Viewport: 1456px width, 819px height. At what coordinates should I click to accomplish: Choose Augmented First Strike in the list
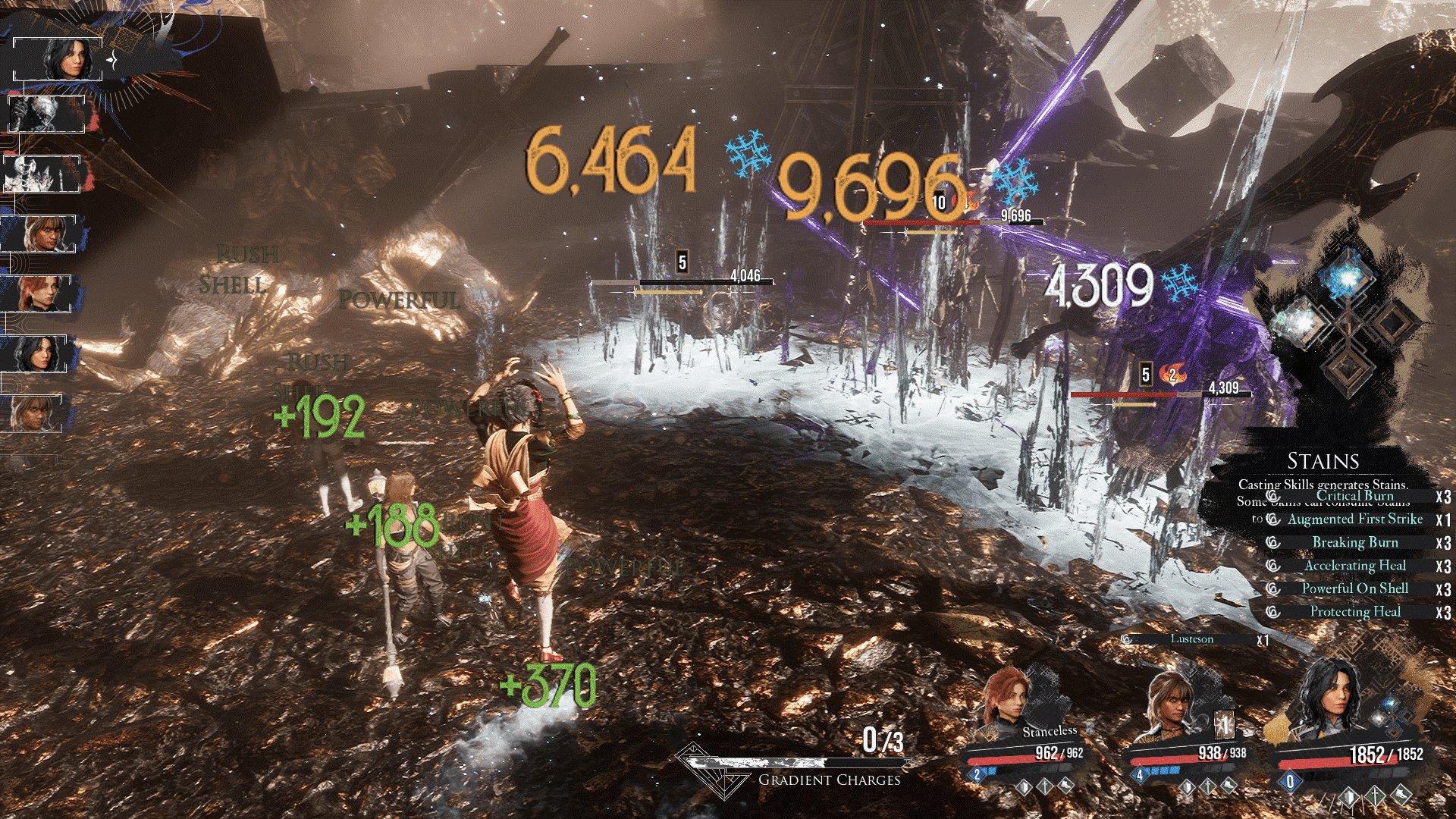pos(1354,519)
